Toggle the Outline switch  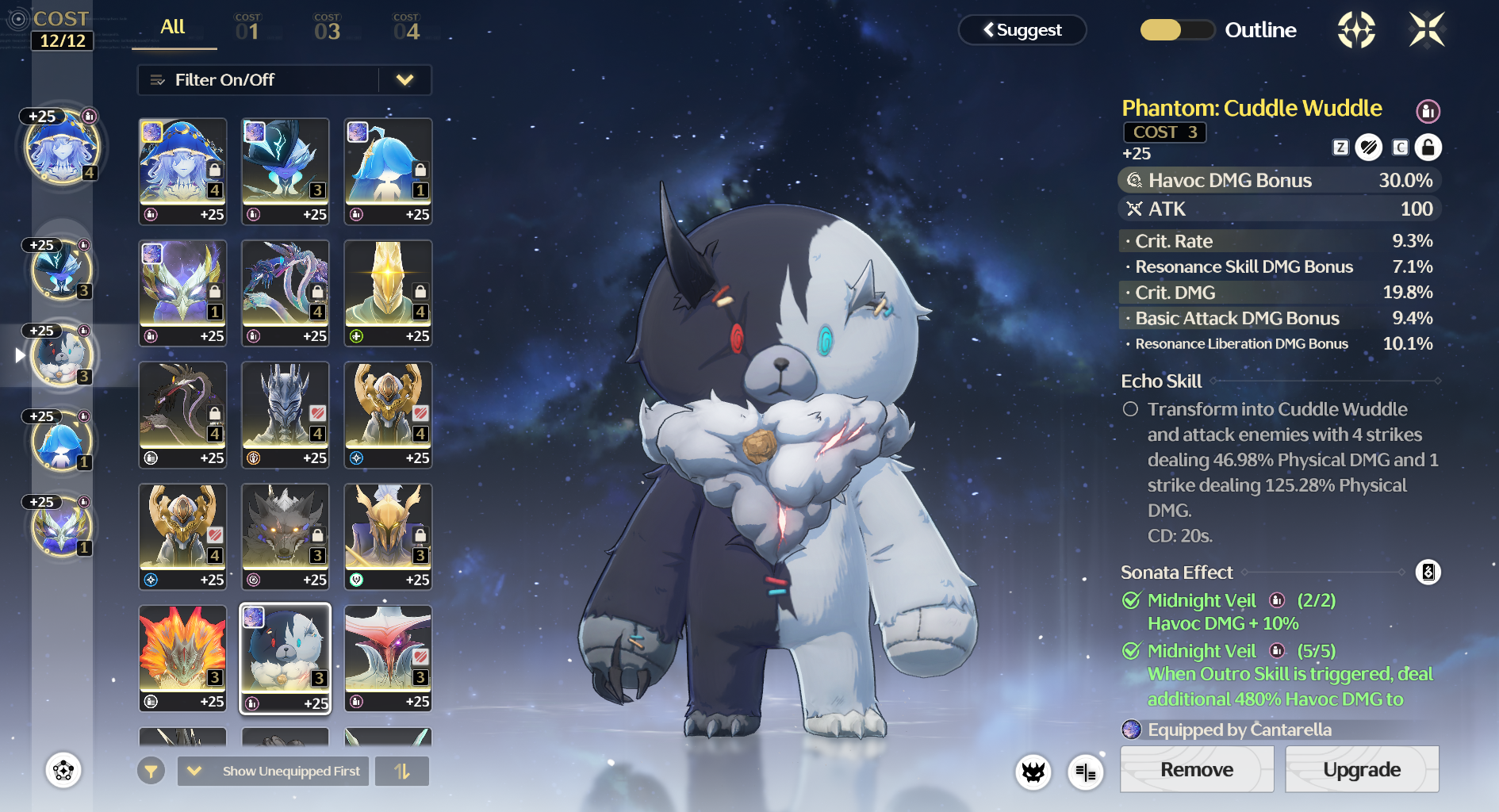pos(1177,30)
